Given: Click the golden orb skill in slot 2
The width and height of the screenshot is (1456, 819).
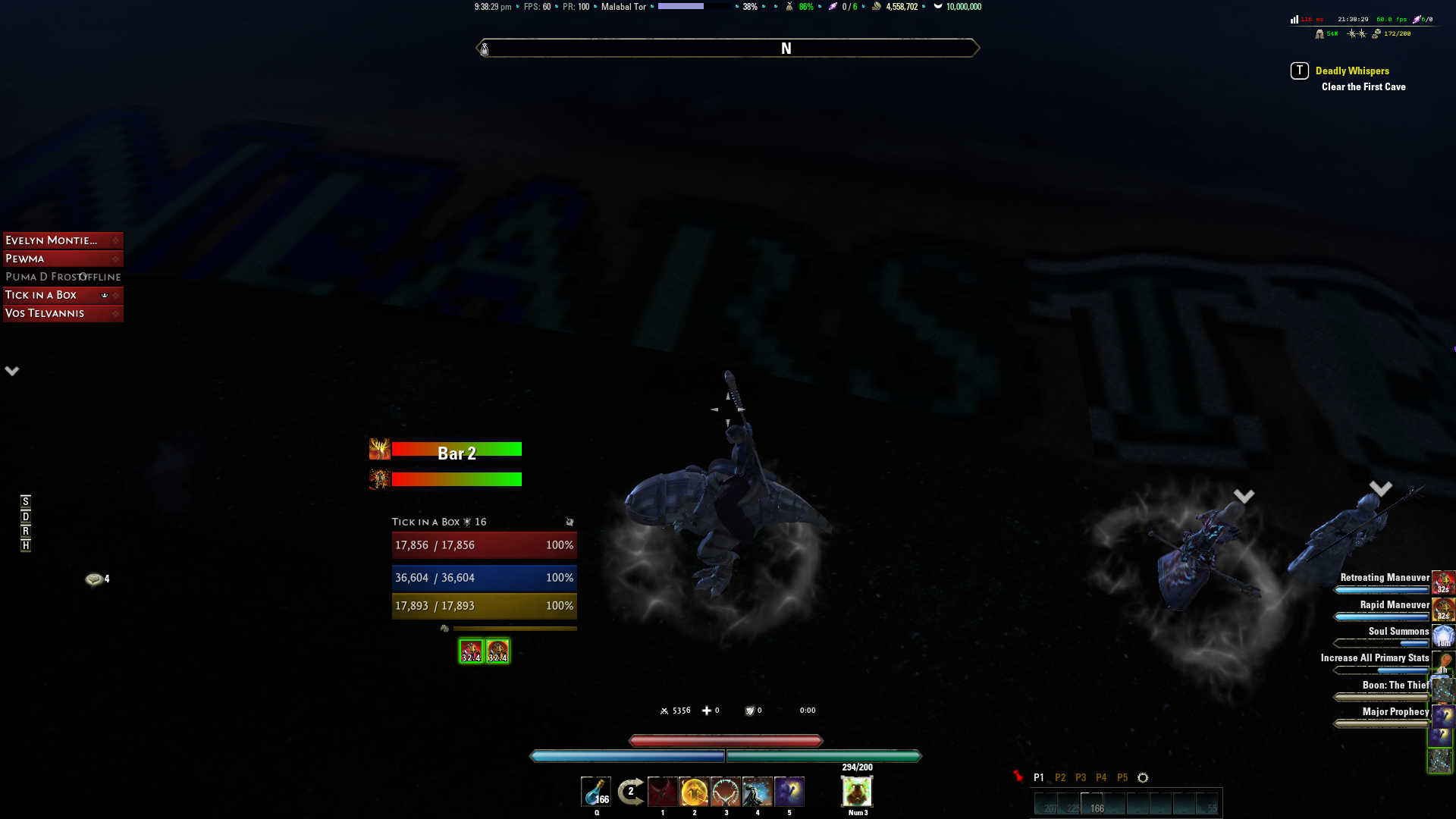Looking at the screenshot, I should coord(695,792).
